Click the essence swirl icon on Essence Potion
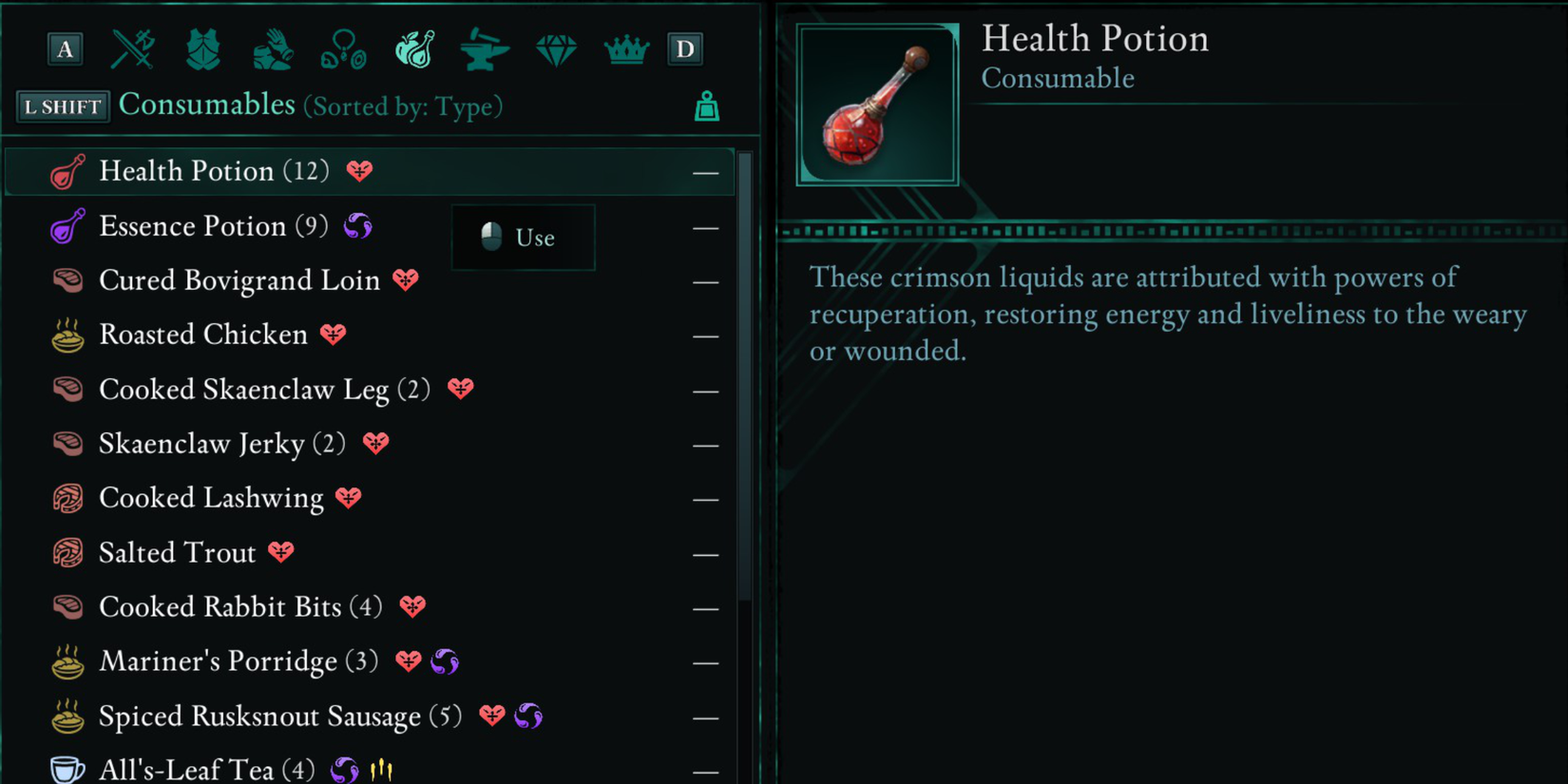Viewport: 1568px width, 784px height. point(357,225)
